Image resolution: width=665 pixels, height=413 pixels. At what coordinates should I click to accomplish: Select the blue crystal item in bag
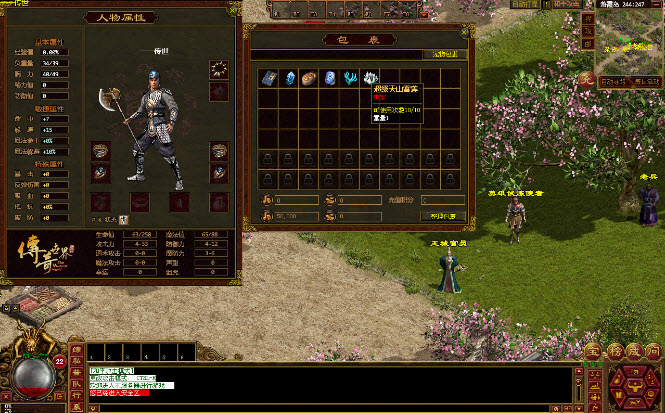(289, 78)
